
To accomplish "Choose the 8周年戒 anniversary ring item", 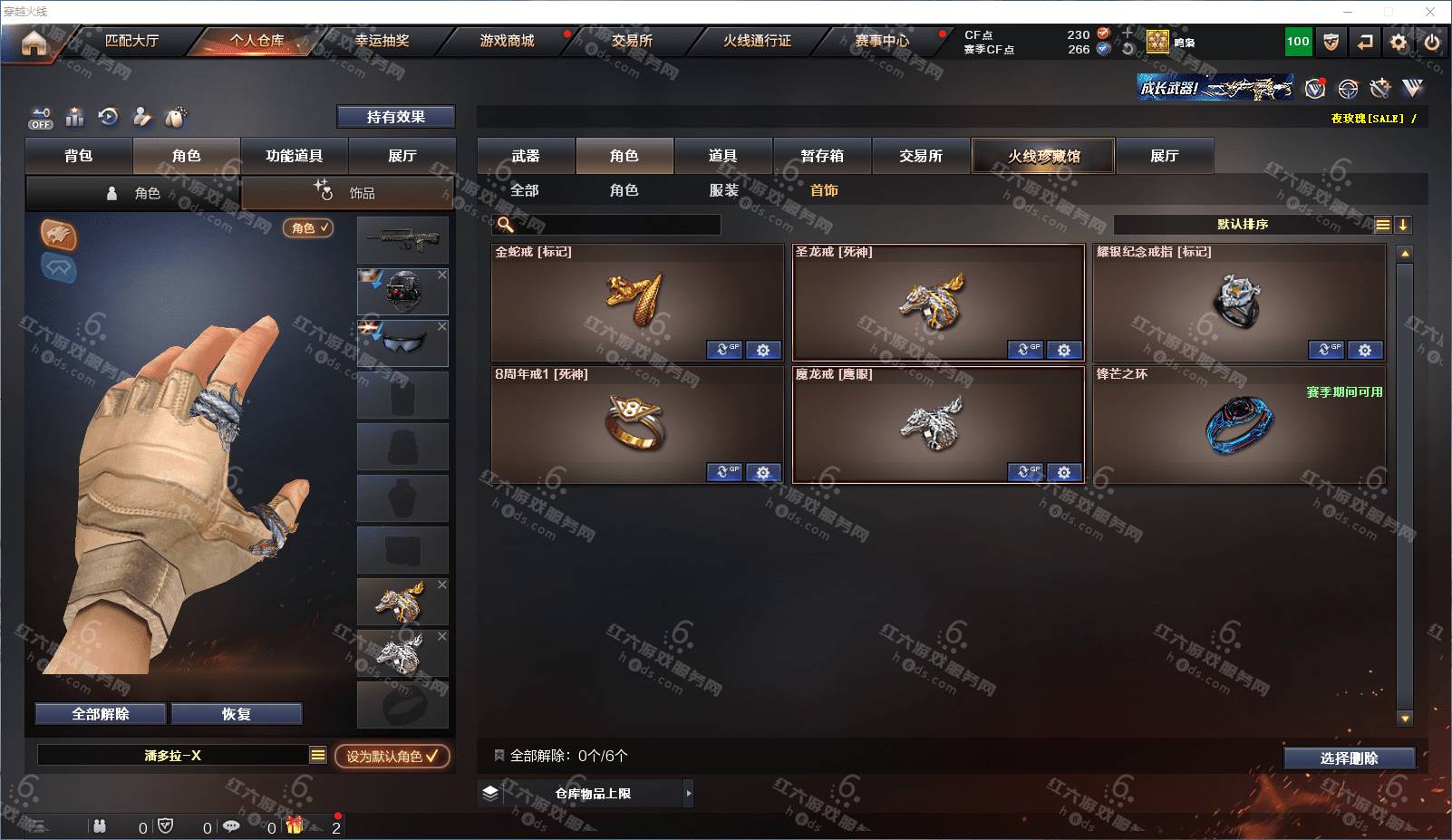I will (x=636, y=424).
